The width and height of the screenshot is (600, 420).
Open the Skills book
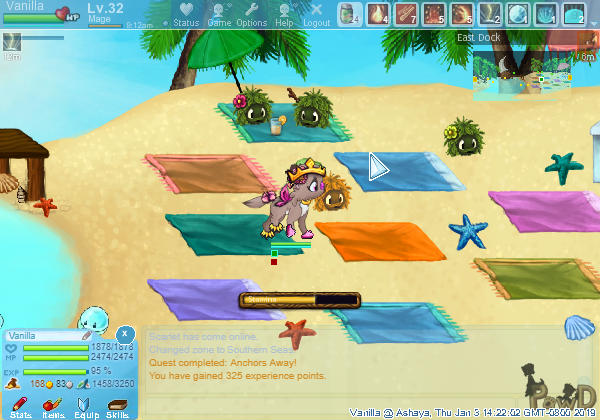click(x=117, y=405)
